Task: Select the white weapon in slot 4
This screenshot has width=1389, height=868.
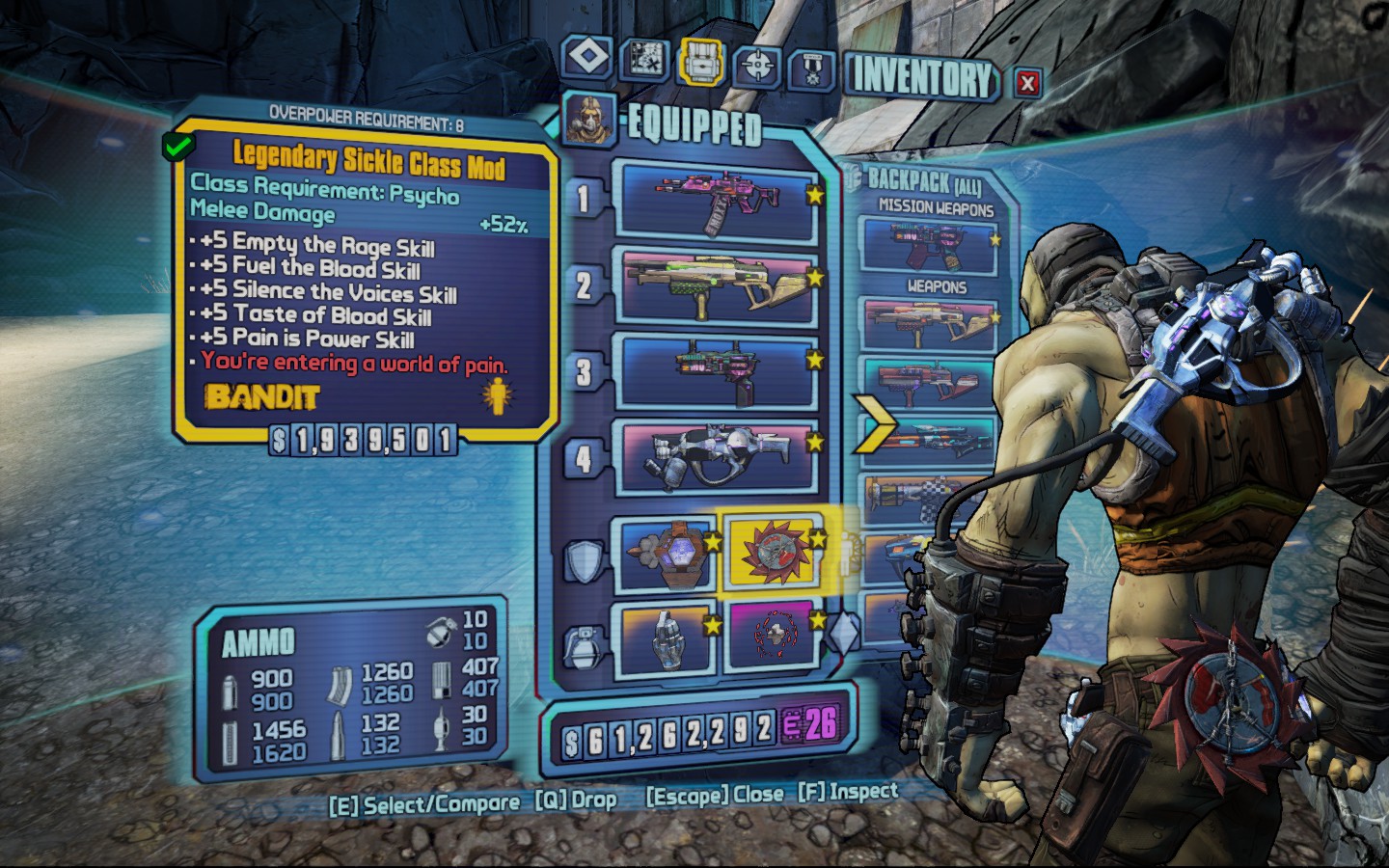Action: [719, 455]
